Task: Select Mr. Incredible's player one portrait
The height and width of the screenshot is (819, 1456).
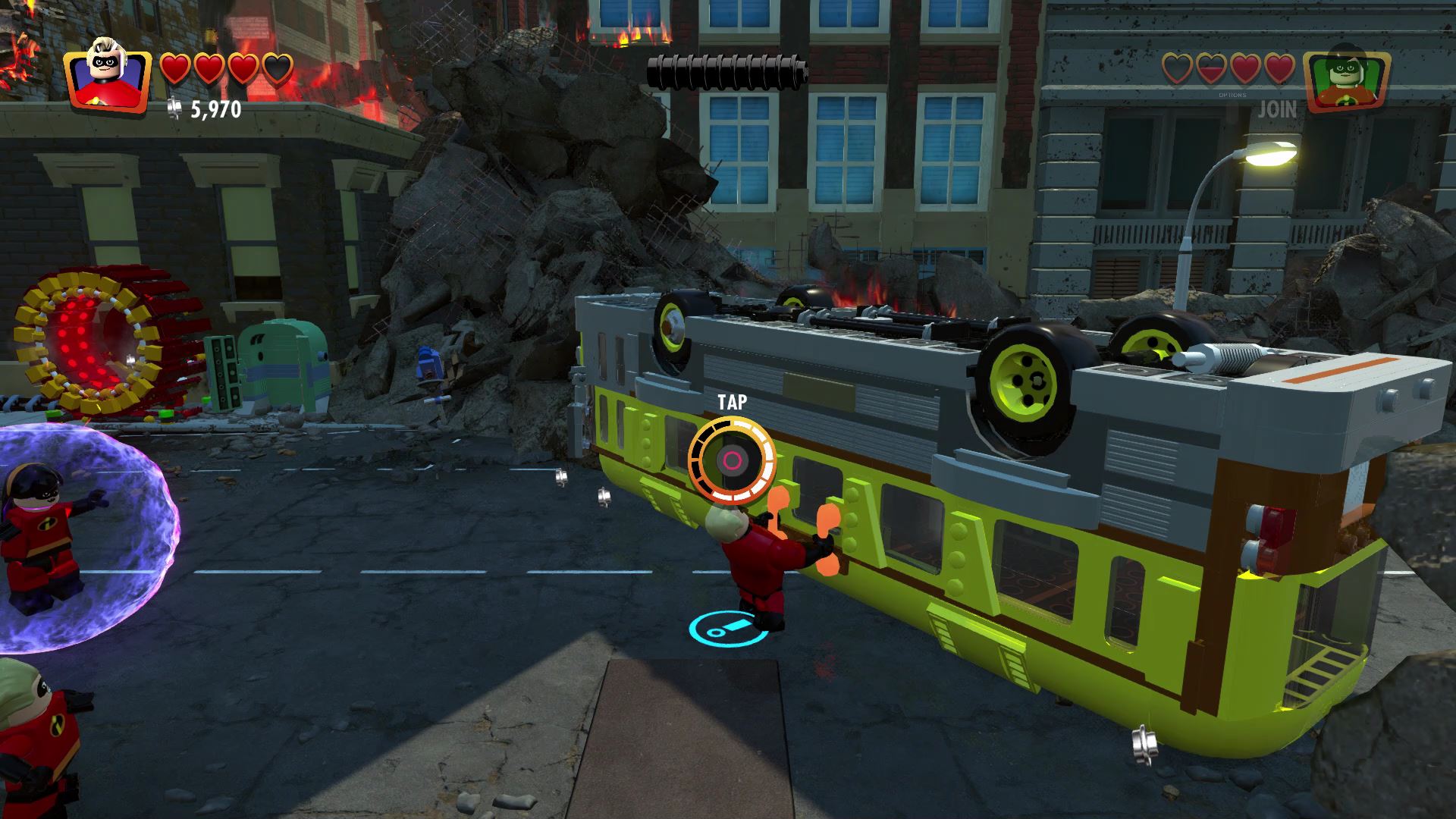Action: click(107, 77)
